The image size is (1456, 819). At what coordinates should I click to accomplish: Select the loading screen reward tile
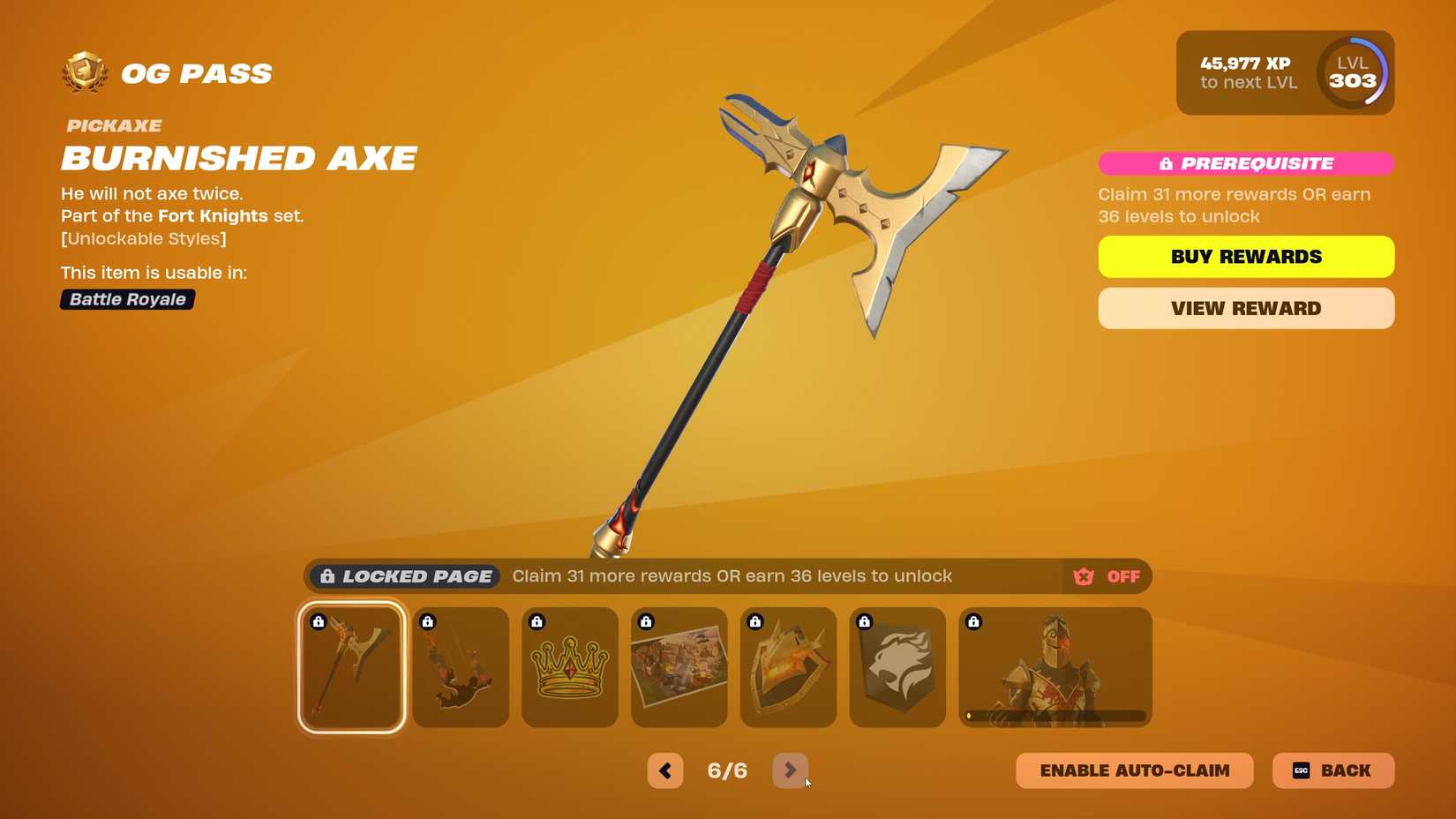[x=679, y=667]
